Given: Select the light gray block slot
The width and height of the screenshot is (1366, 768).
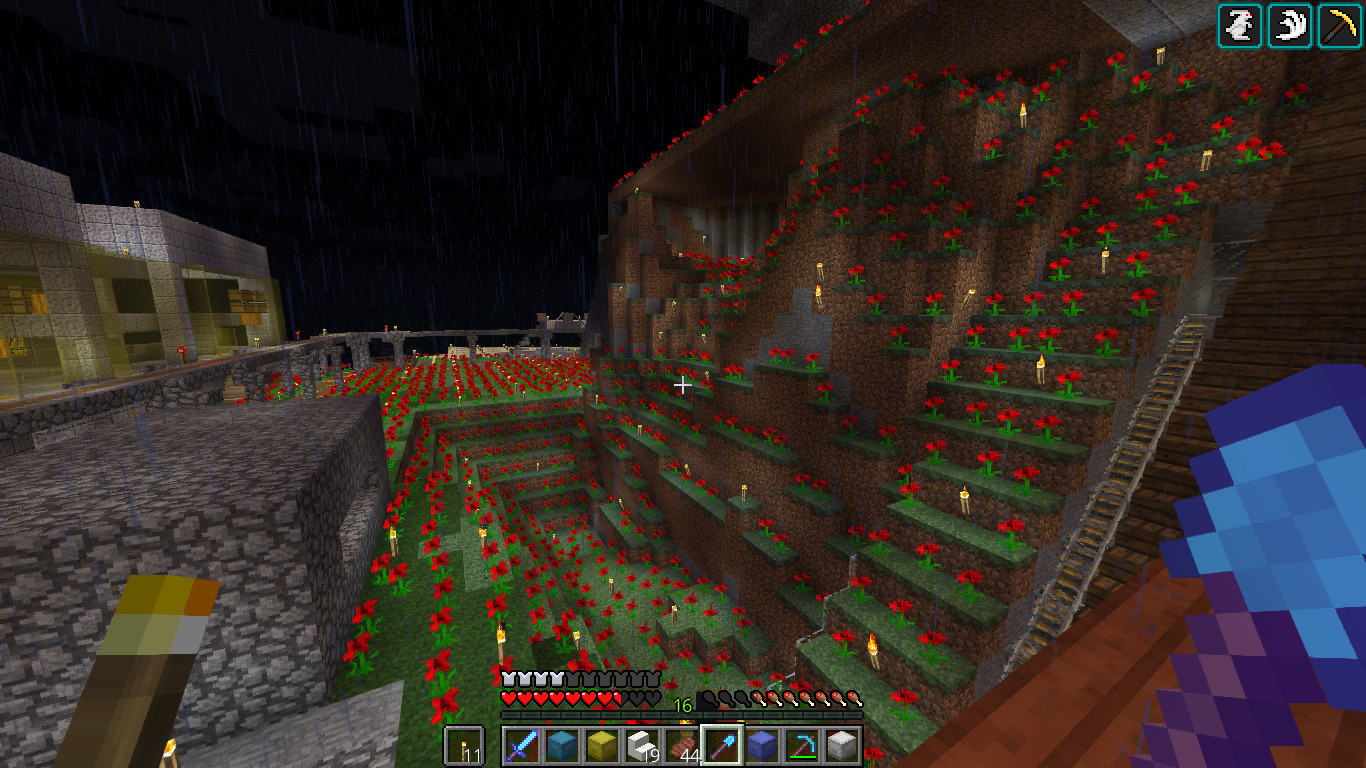Looking at the screenshot, I should pyautogui.click(x=841, y=746).
